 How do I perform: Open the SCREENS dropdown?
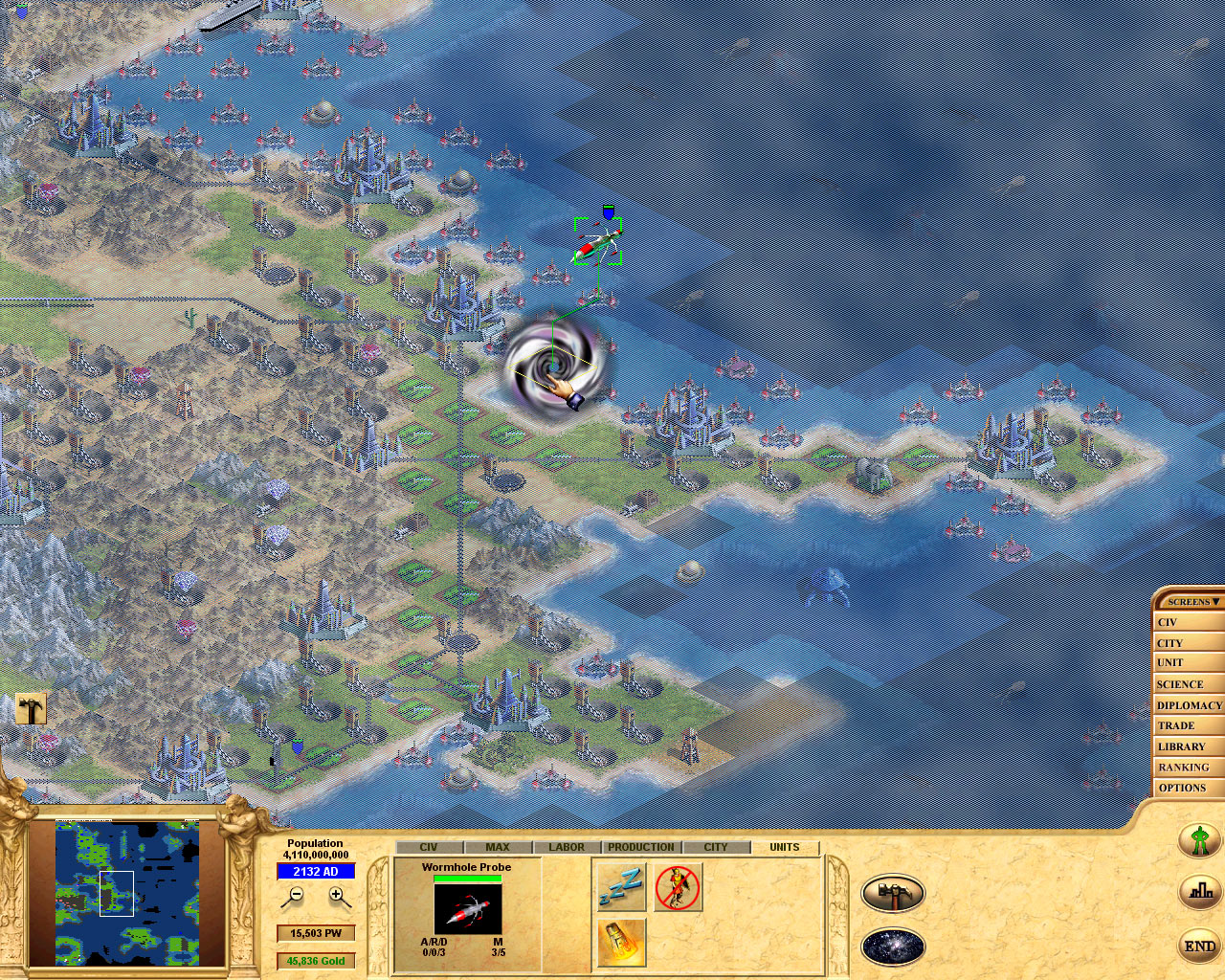tap(1190, 601)
